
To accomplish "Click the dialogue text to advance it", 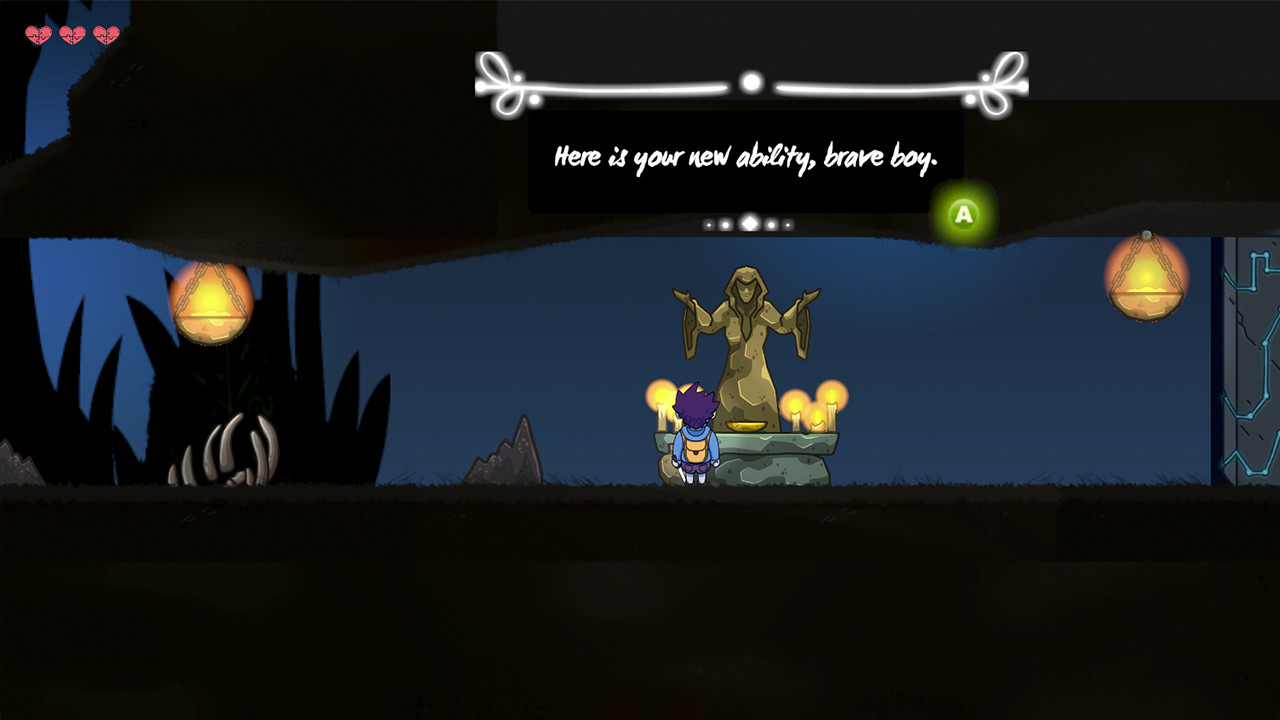I will coord(745,156).
